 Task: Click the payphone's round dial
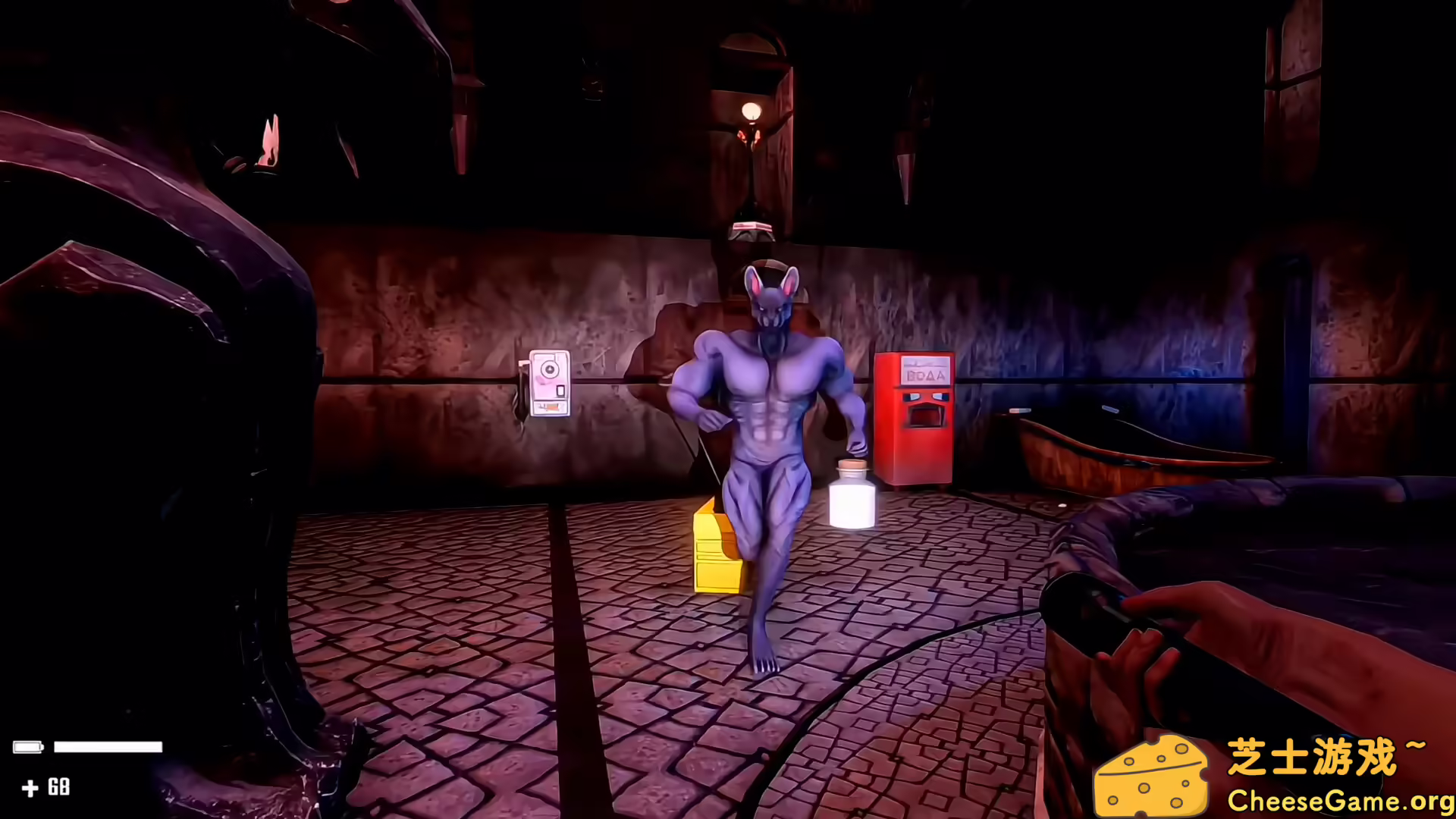(x=550, y=369)
